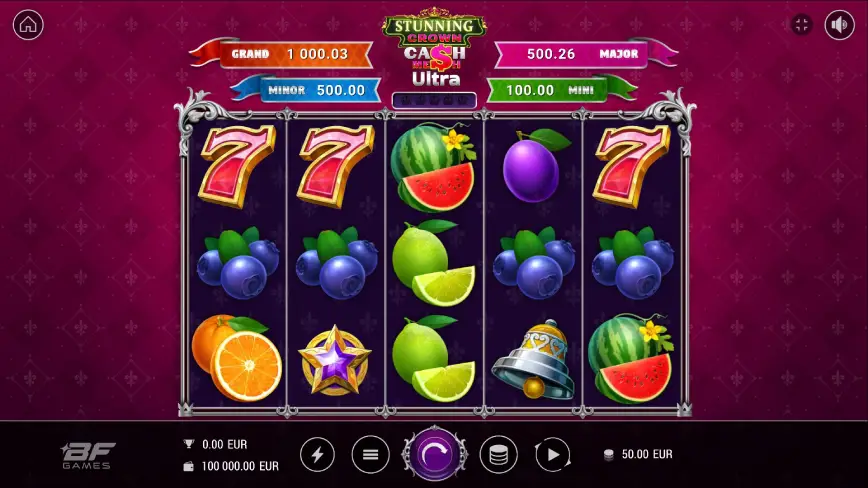Spin the reels with the purple button
Viewport: 868px width, 488px height.
[x=435, y=455]
